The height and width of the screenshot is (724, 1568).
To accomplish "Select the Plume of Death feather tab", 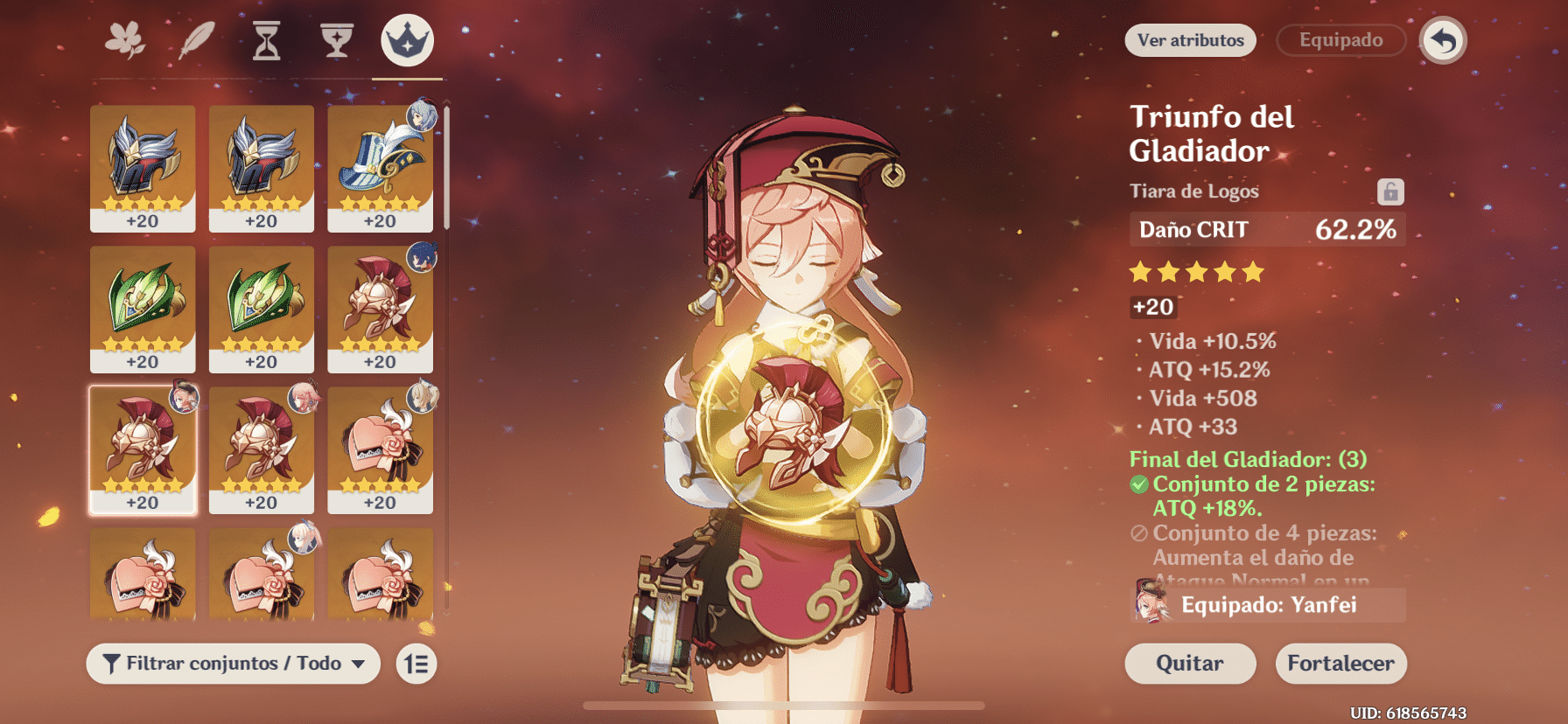I will click(x=198, y=38).
